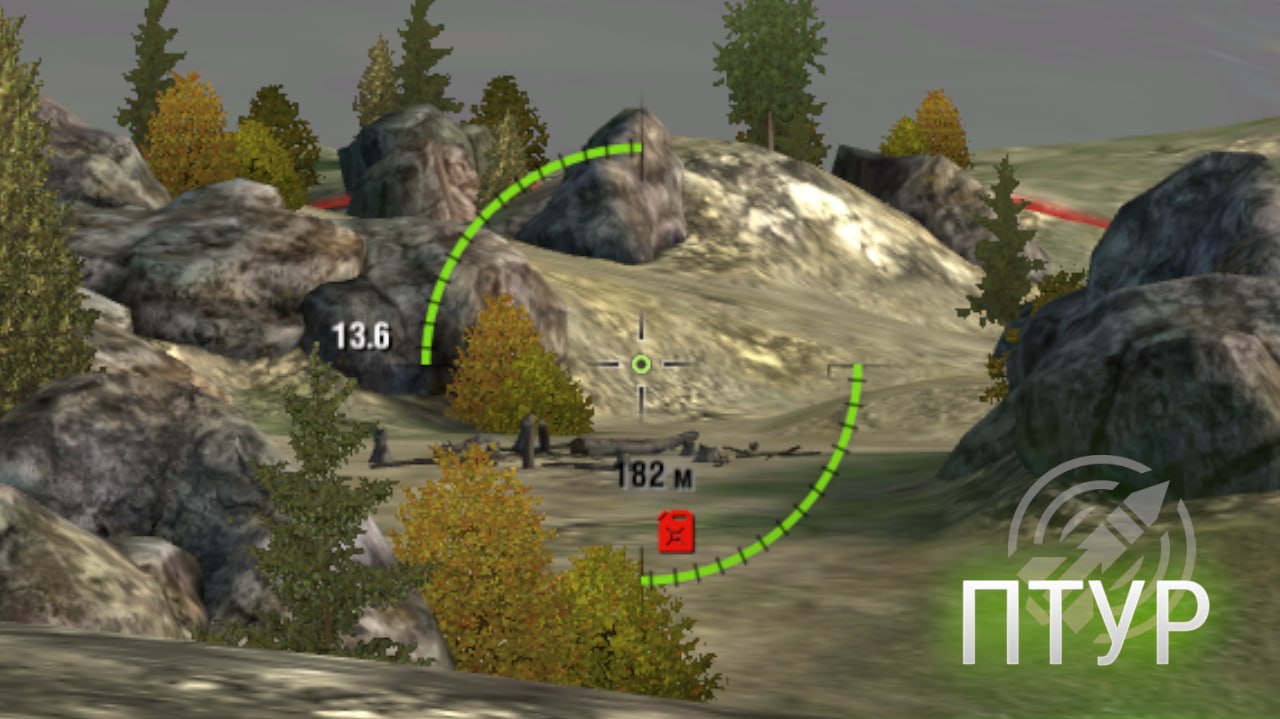Activate the ПТУР guided missile button
Screen dimensions: 1280x719
click(x=1093, y=565)
